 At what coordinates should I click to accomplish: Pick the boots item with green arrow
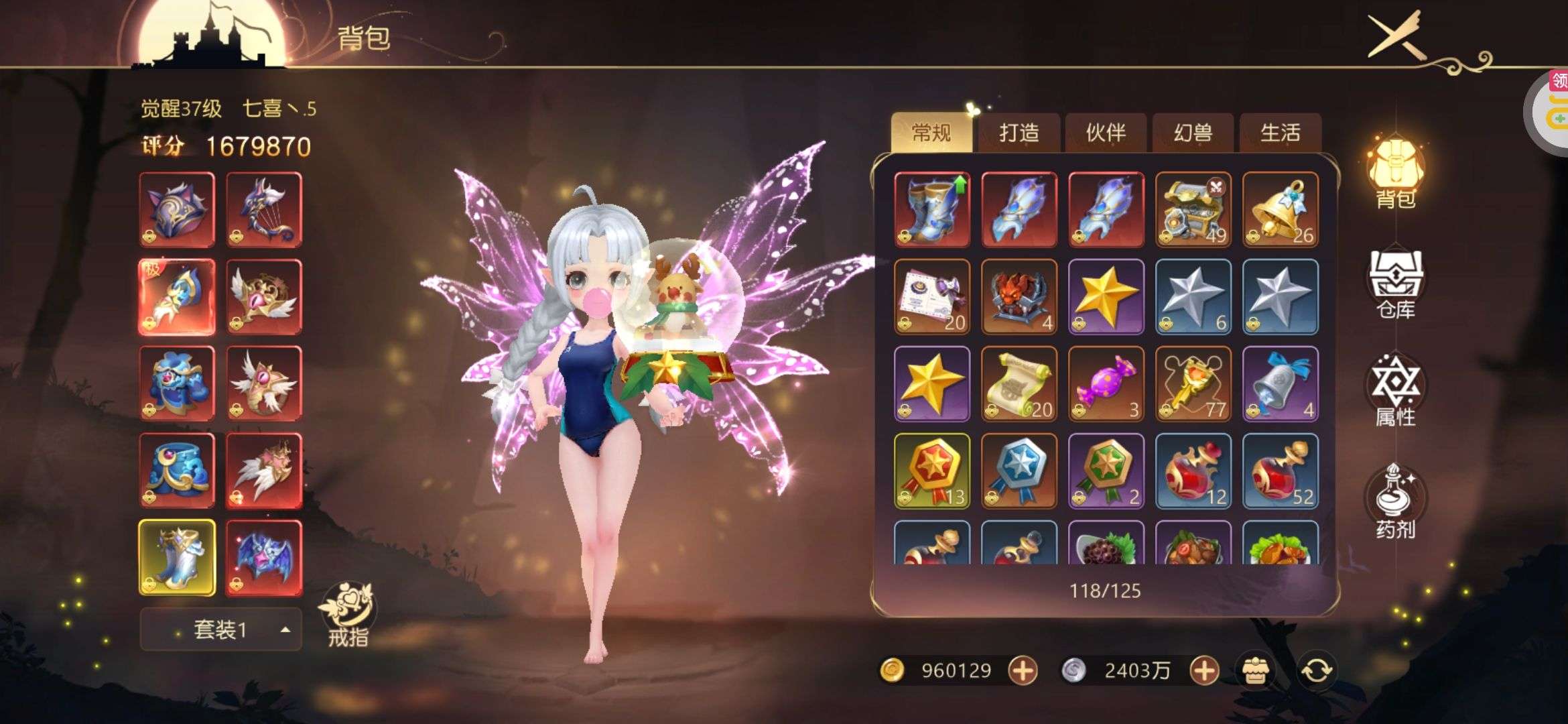931,209
